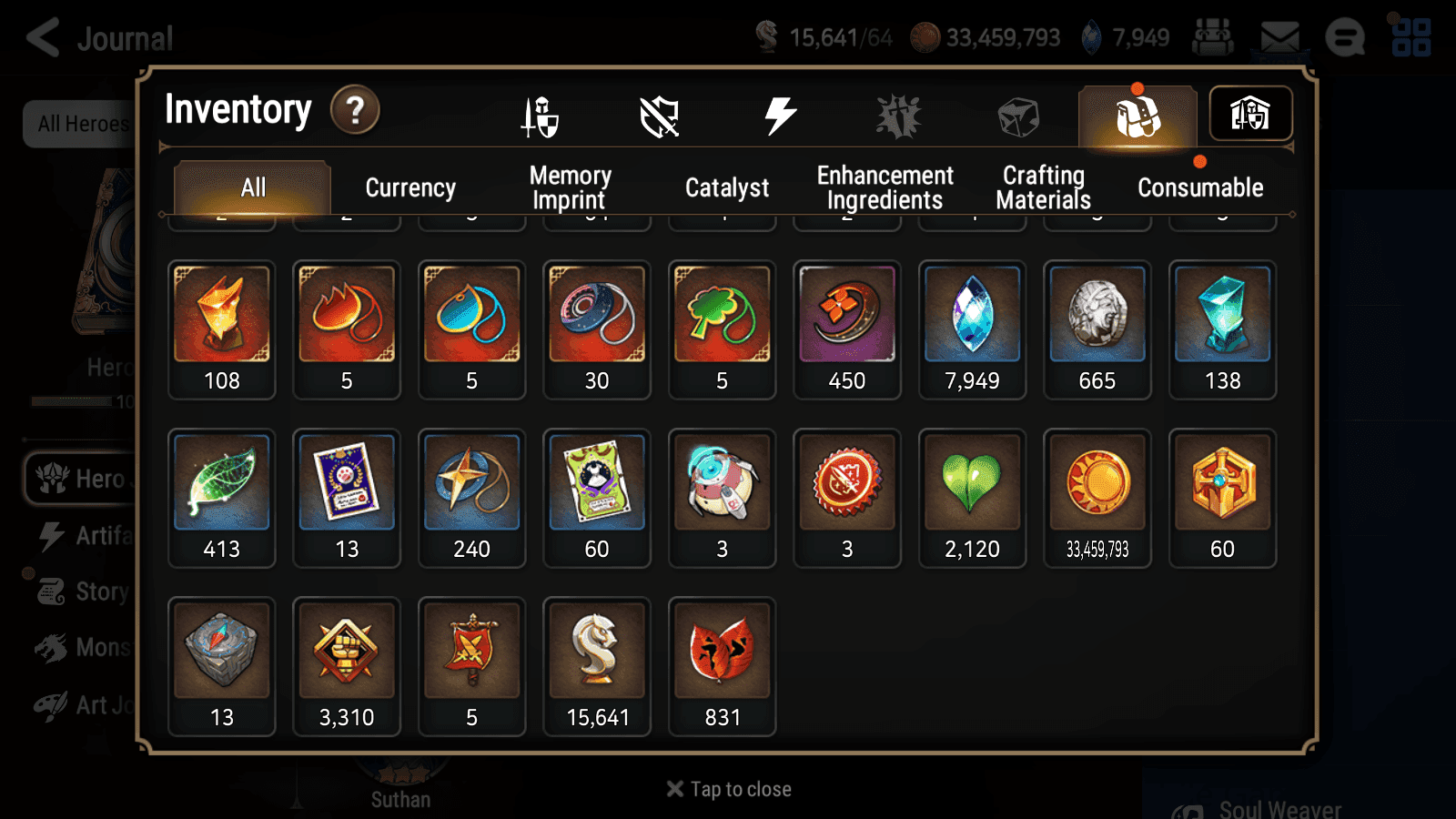Open the Equipment category with crossed swords icon

[x=539, y=116]
